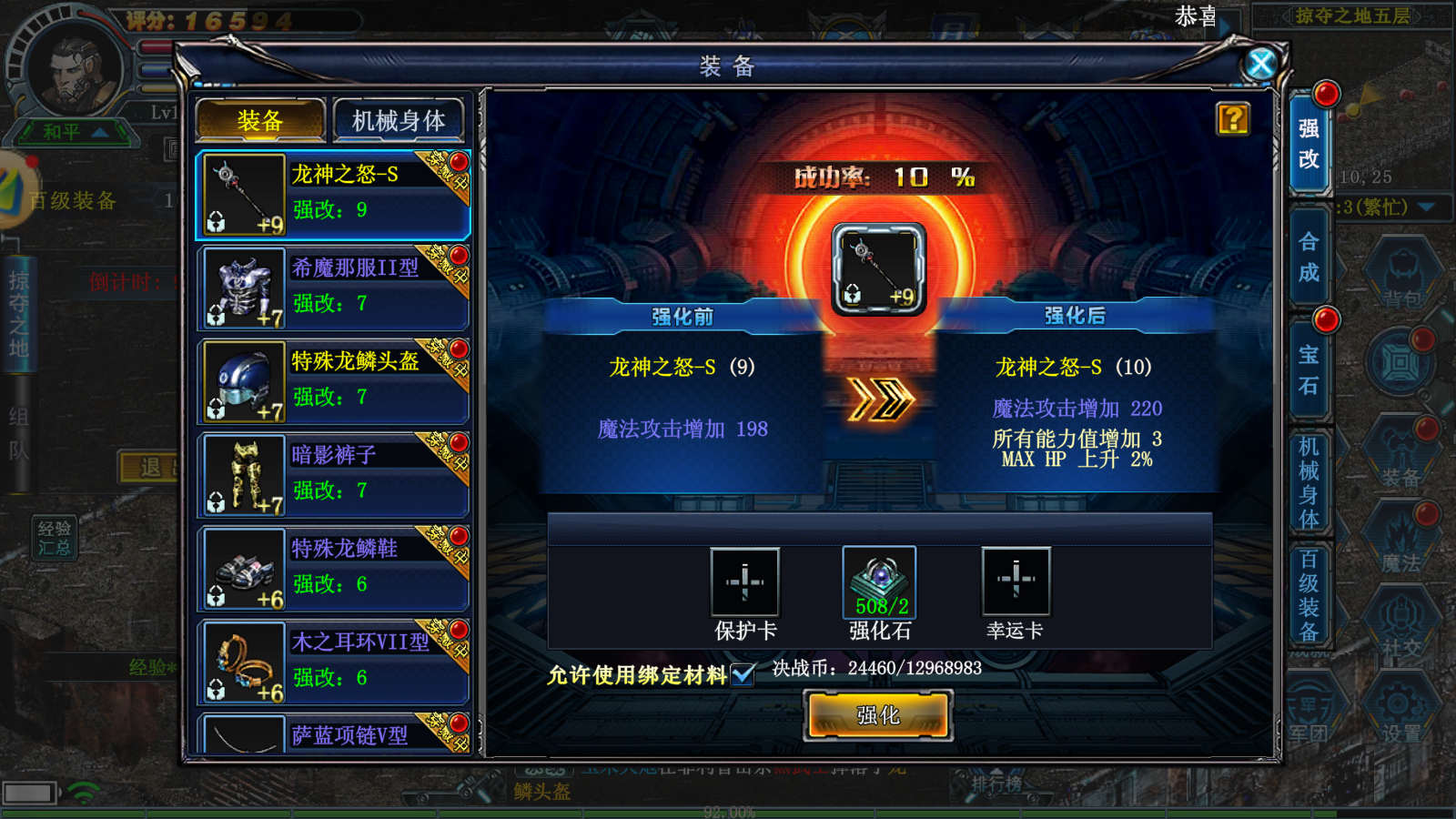Click the 幸运卡 lucky card slot
Screen dimensions: 1456x819
pyautogui.click(x=1015, y=582)
